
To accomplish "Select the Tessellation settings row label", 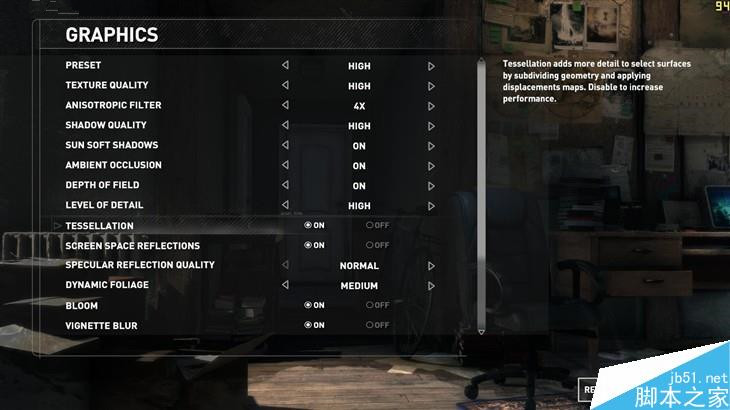I will coord(99,226).
